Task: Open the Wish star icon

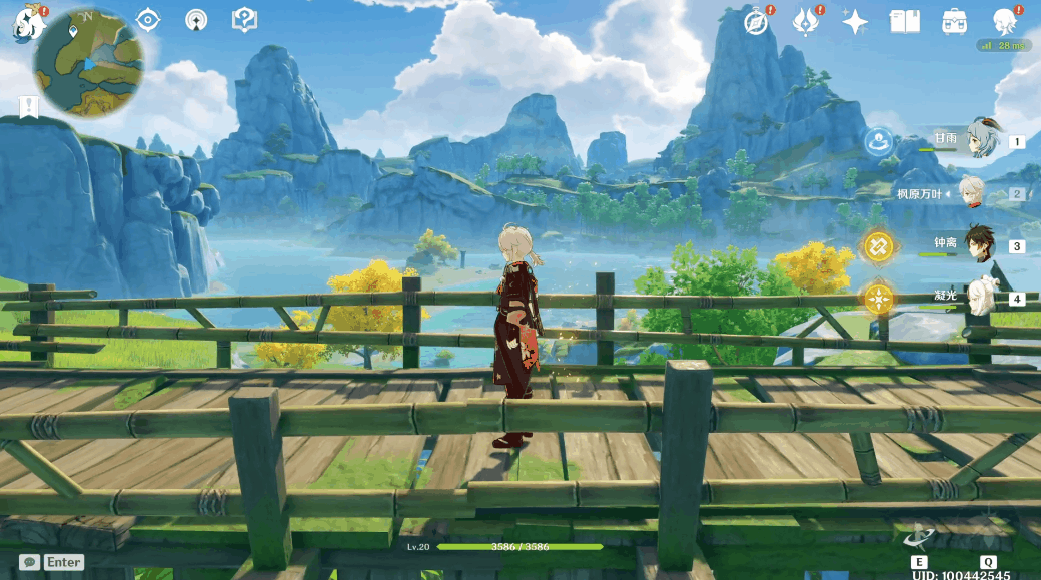Action: (855, 22)
